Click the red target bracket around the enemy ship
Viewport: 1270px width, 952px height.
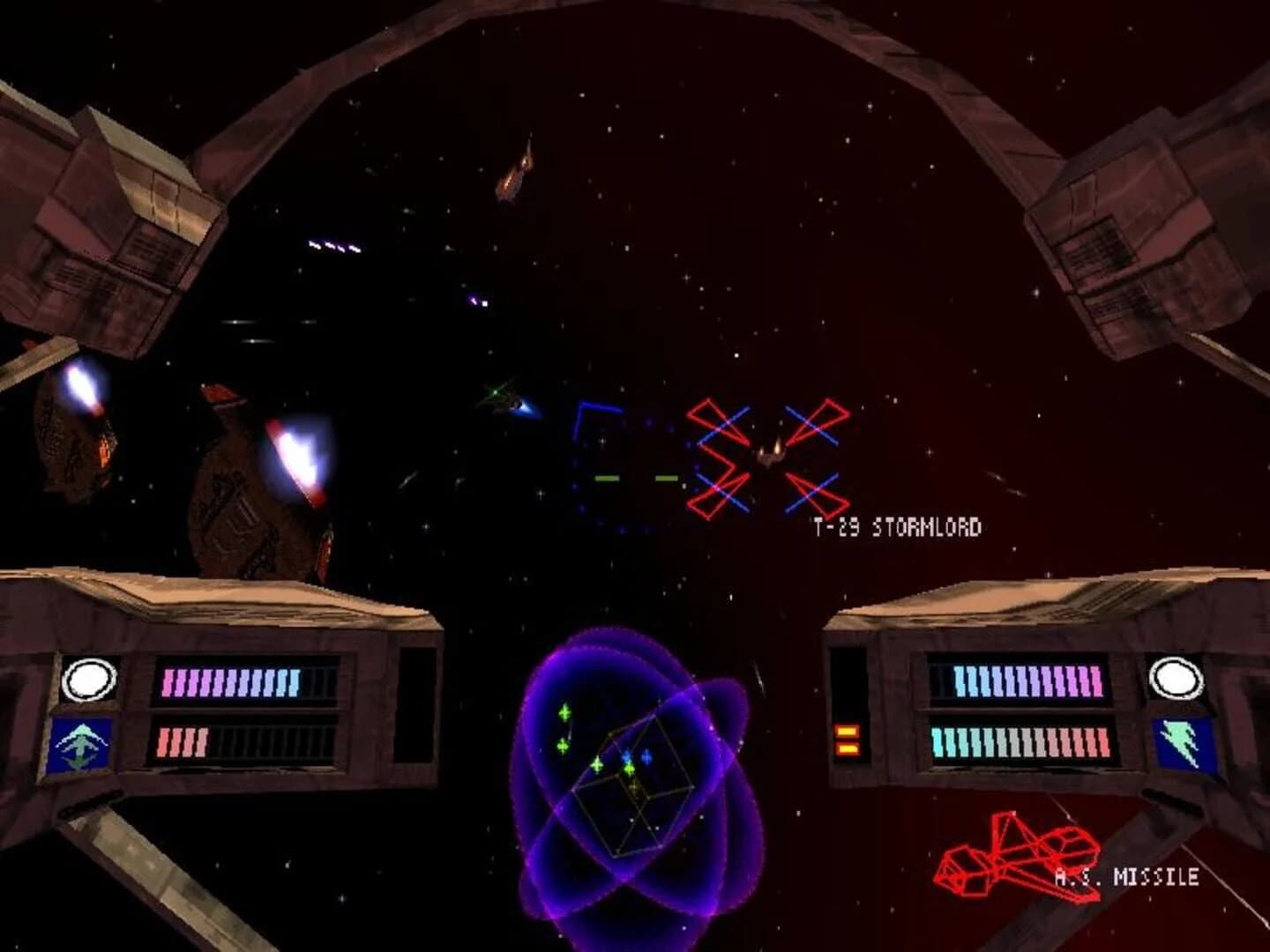point(767,458)
